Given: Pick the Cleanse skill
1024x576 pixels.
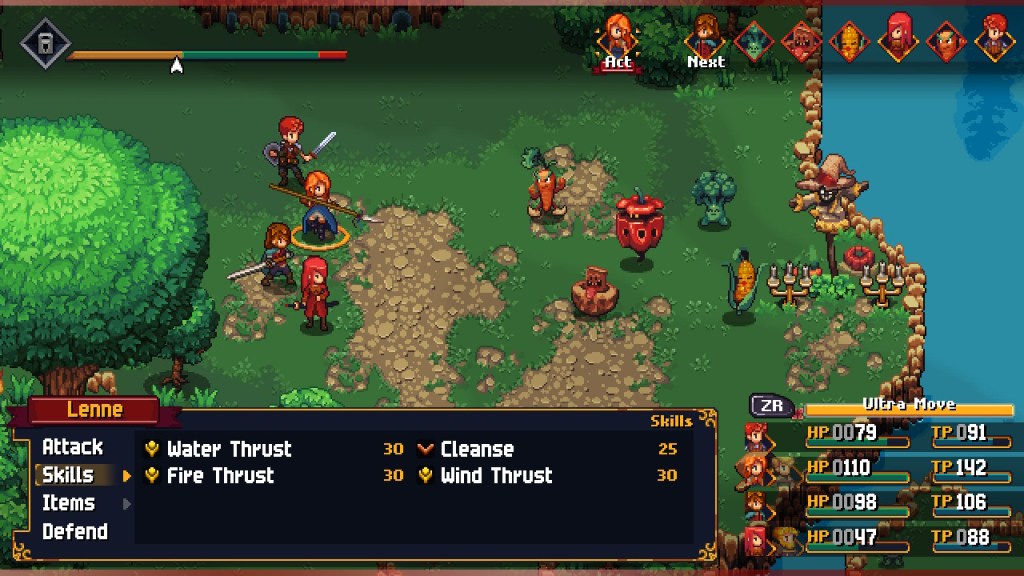Looking at the screenshot, I should point(477,449).
